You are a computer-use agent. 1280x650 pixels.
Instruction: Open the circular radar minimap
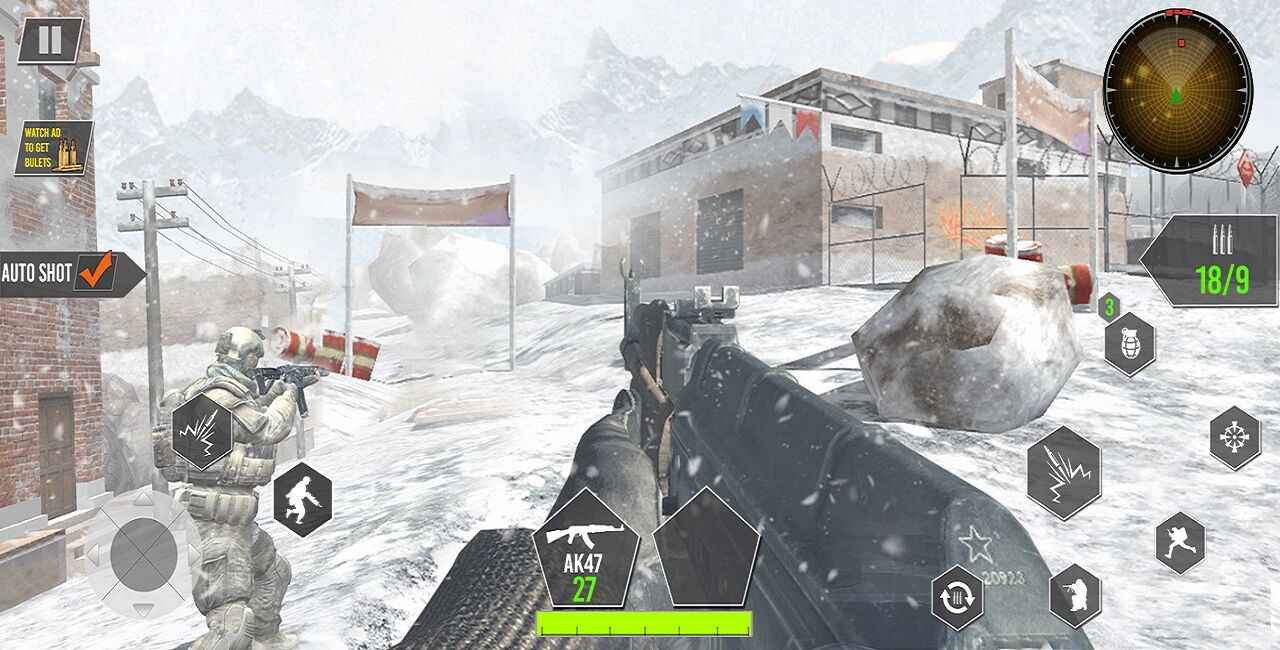[x=1177, y=90]
